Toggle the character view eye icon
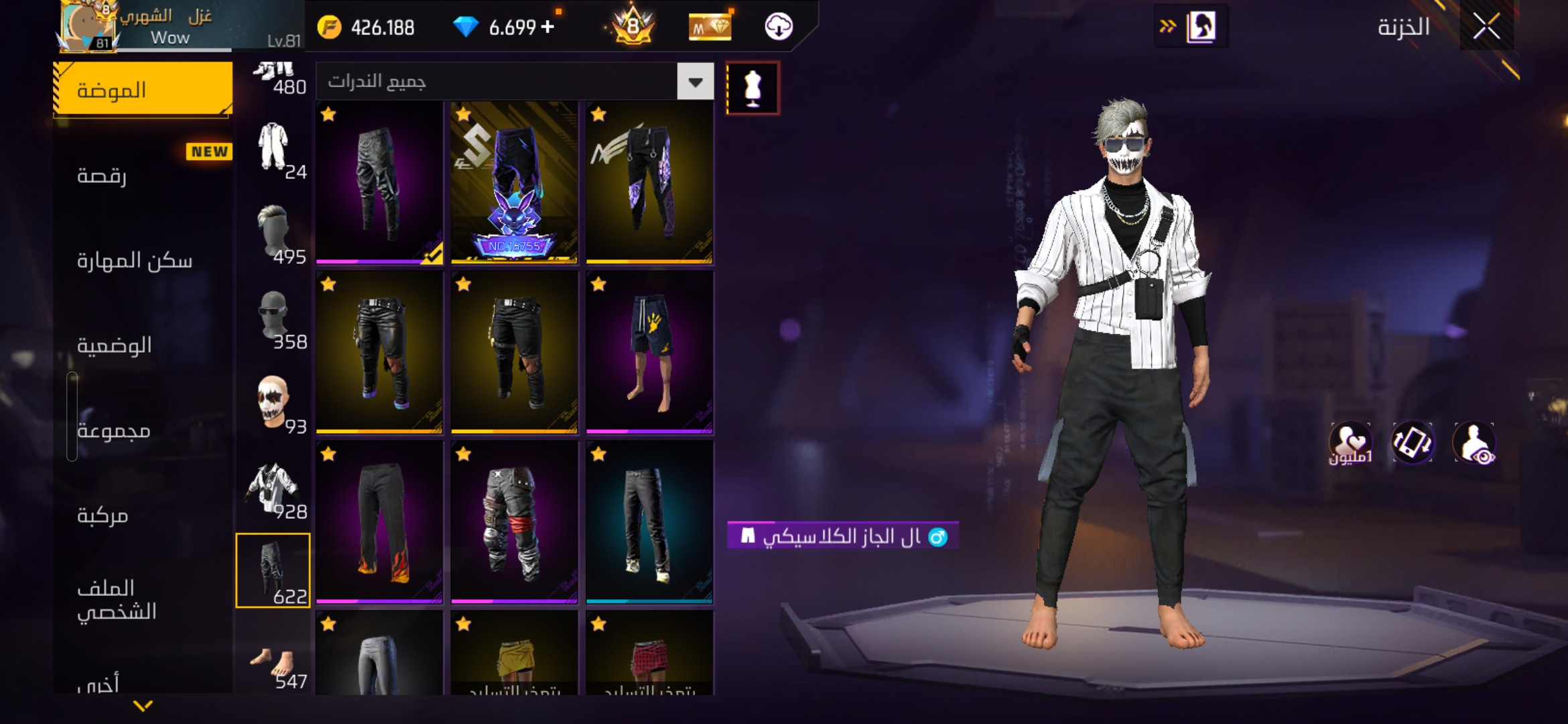This screenshot has height=724, width=1568. (1474, 443)
